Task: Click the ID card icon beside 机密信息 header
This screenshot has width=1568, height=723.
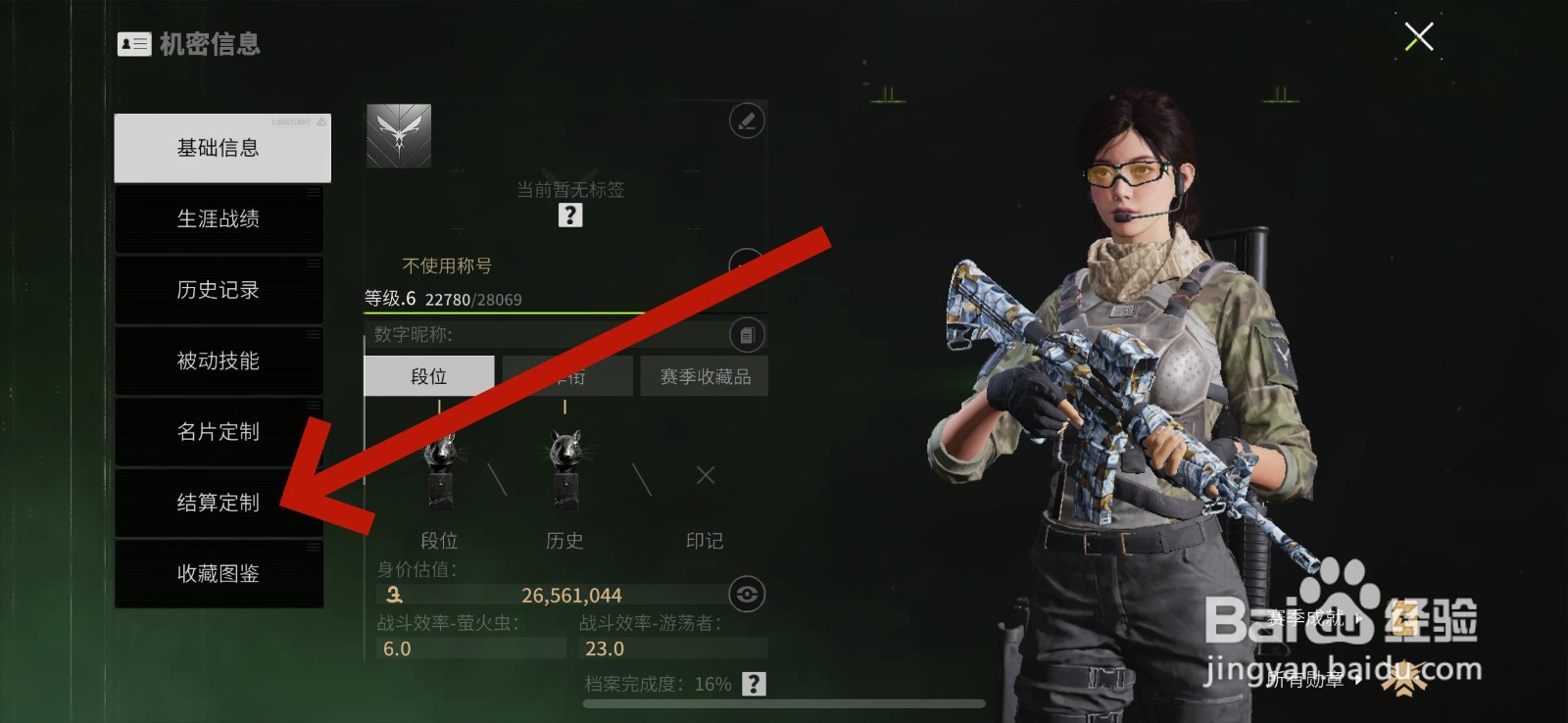Action: tap(133, 44)
